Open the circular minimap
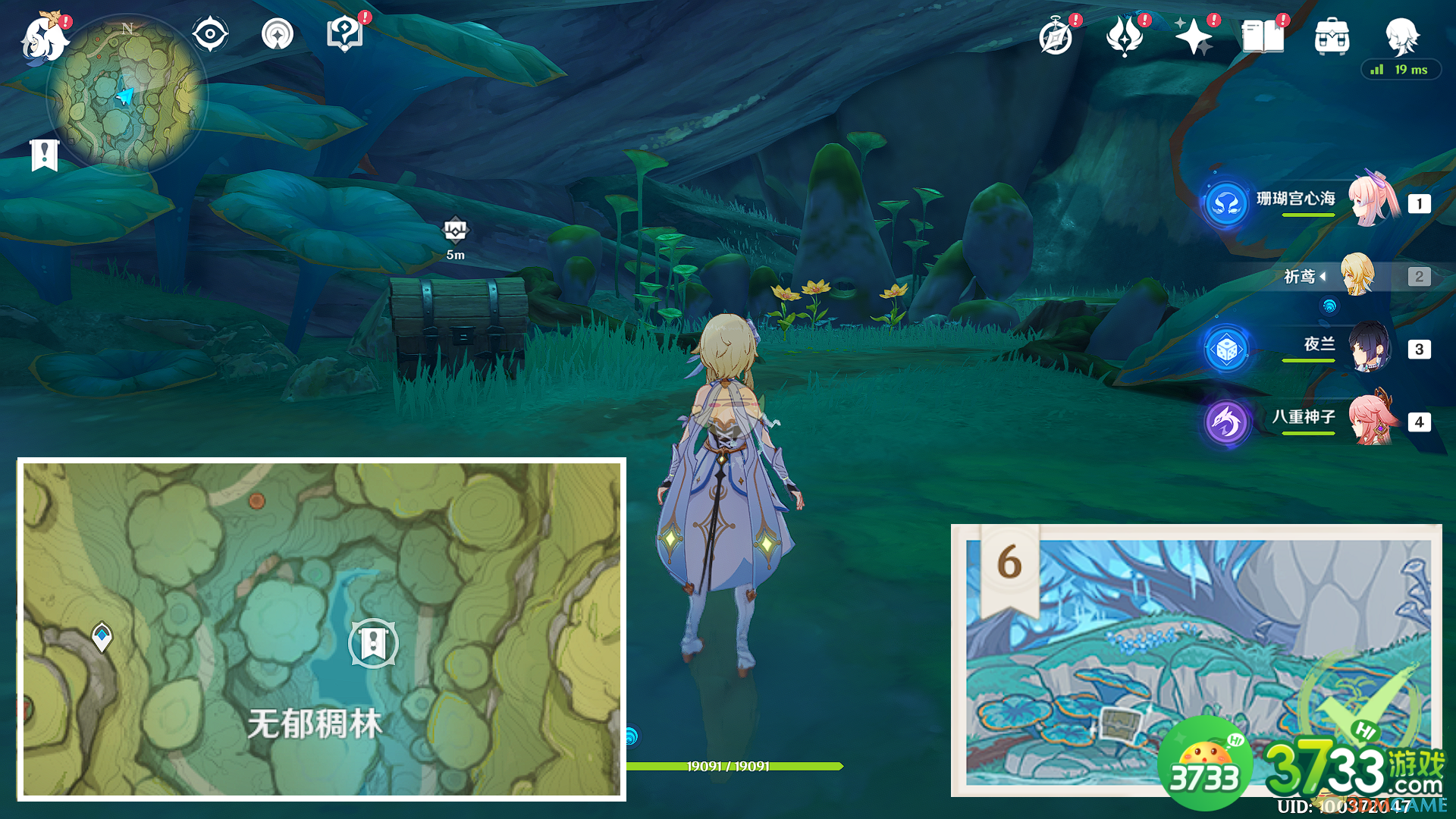 127,94
